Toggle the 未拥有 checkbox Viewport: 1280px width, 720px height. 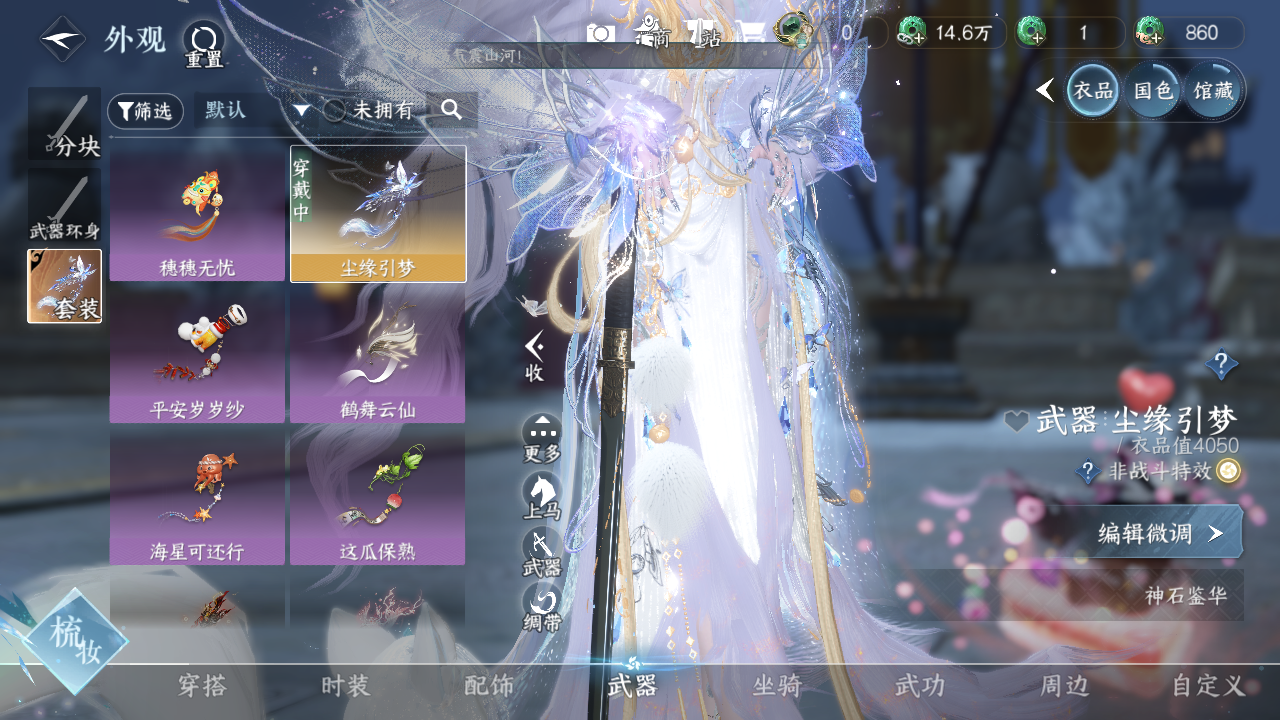coord(334,111)
